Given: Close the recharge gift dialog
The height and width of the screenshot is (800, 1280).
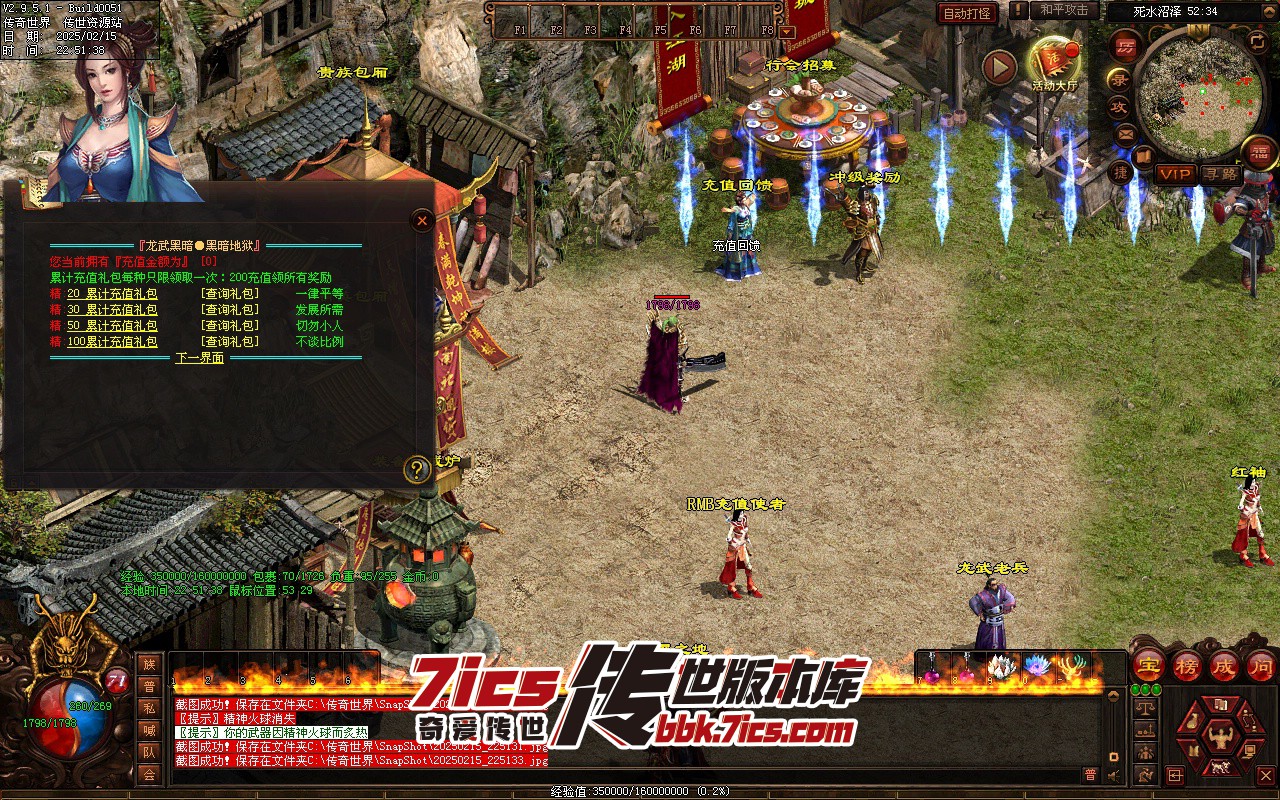Looking at the screenshot, I should (x=422, y=221).
